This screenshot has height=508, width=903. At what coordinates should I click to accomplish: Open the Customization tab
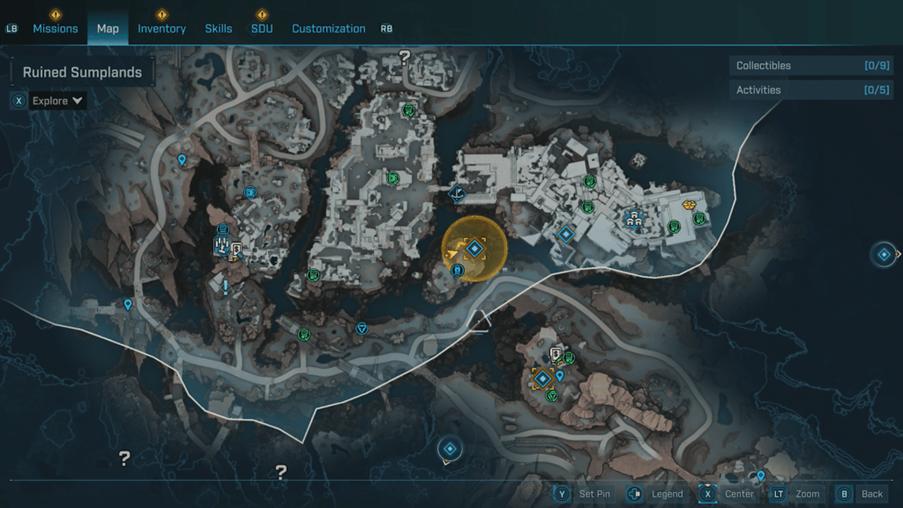click(328, 29)
